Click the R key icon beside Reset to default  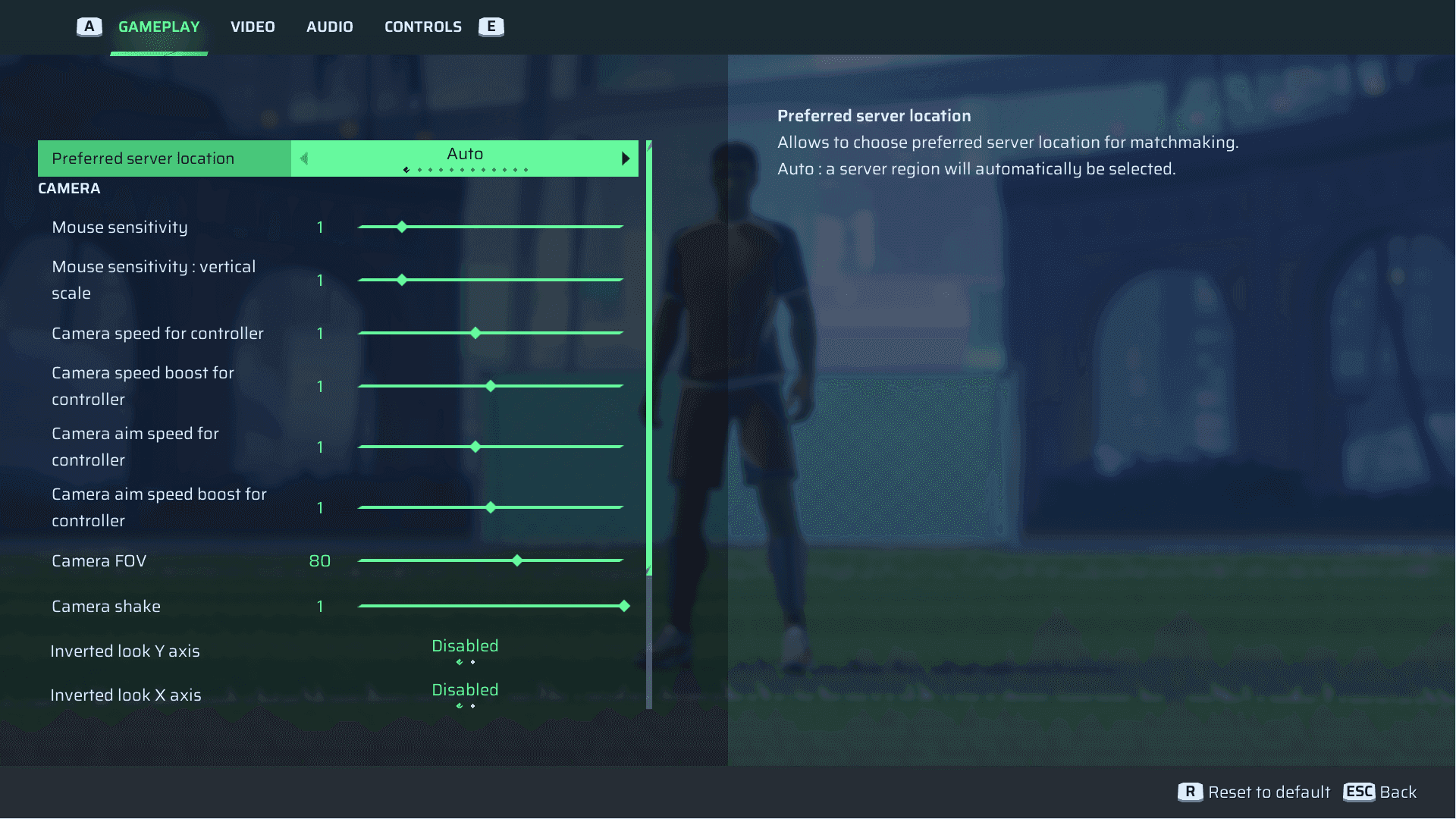click(1191, 792)
